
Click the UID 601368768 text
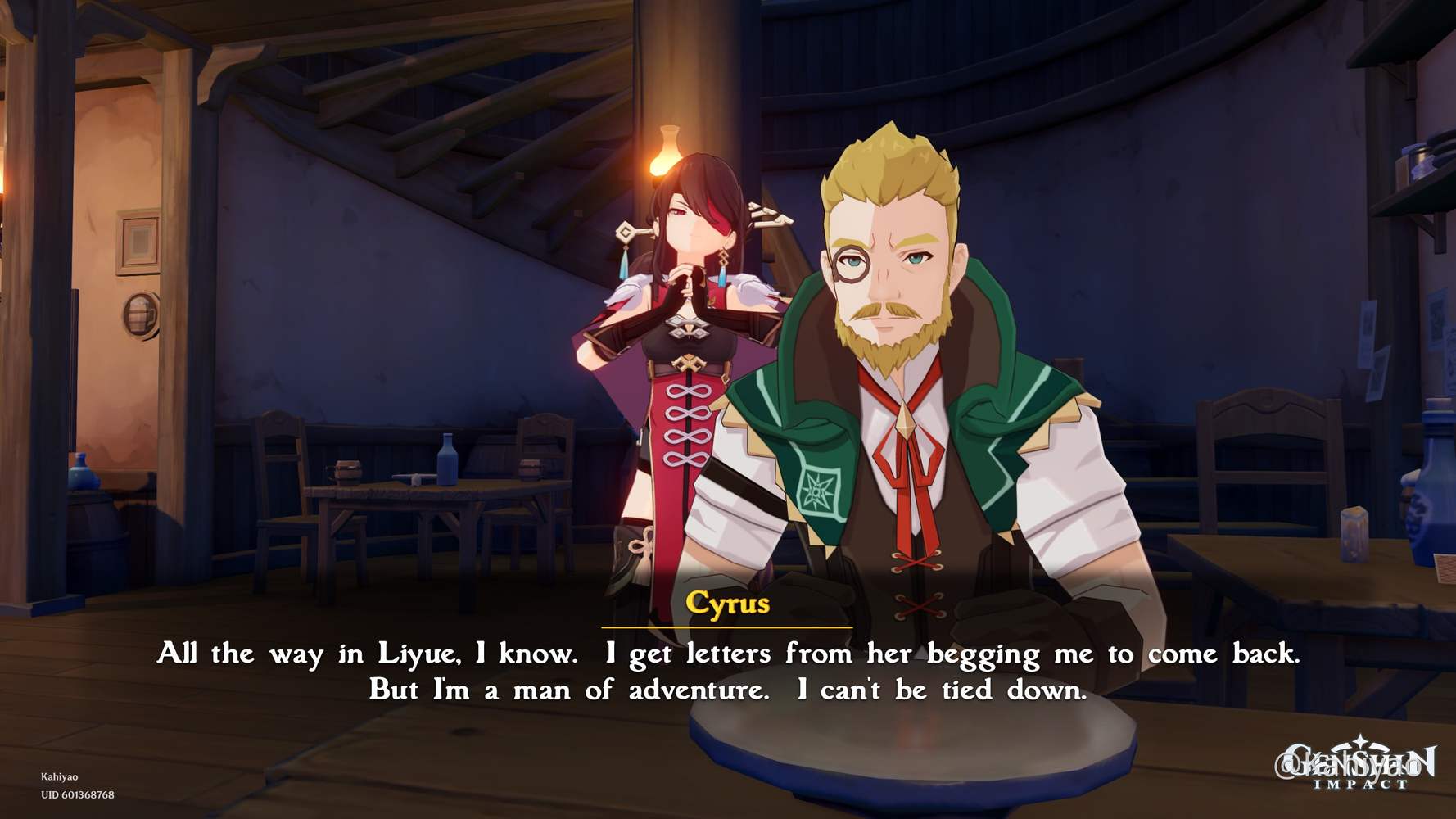(x=79, y=794)
